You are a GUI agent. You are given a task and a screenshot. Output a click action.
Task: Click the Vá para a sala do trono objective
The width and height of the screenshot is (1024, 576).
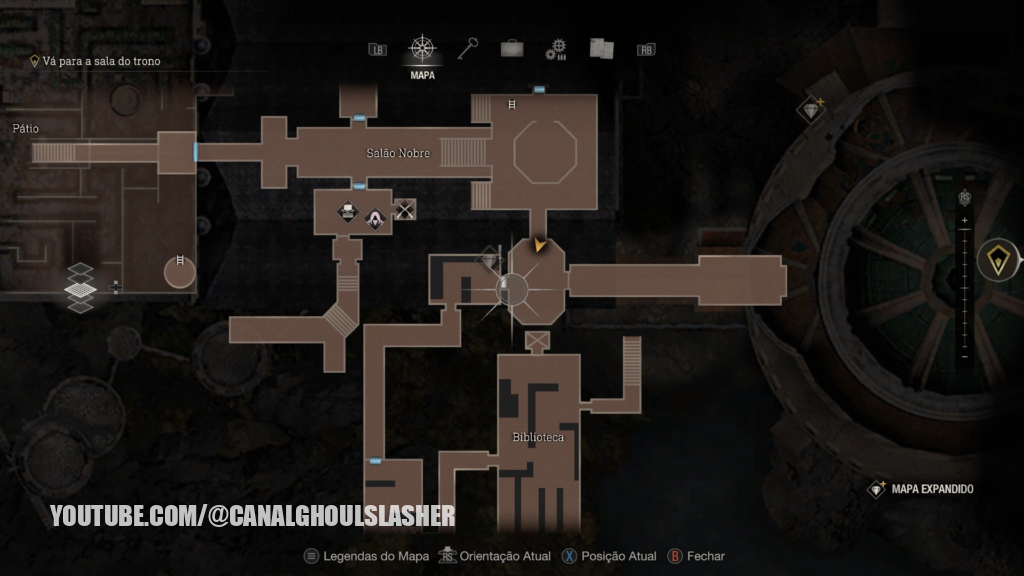(x=100, y=61)
